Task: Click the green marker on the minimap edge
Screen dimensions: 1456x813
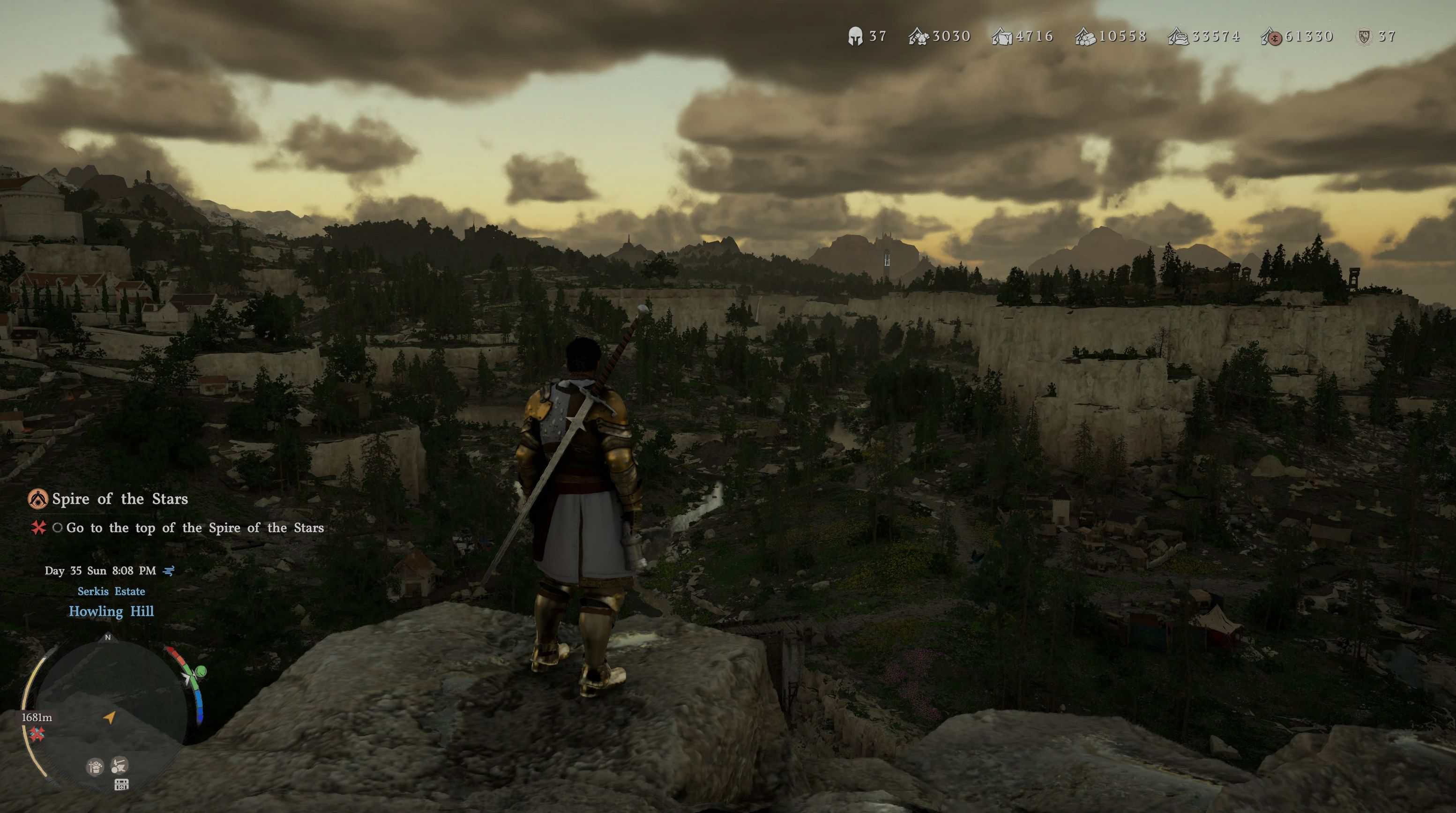Action: click(x=200, y=671)
